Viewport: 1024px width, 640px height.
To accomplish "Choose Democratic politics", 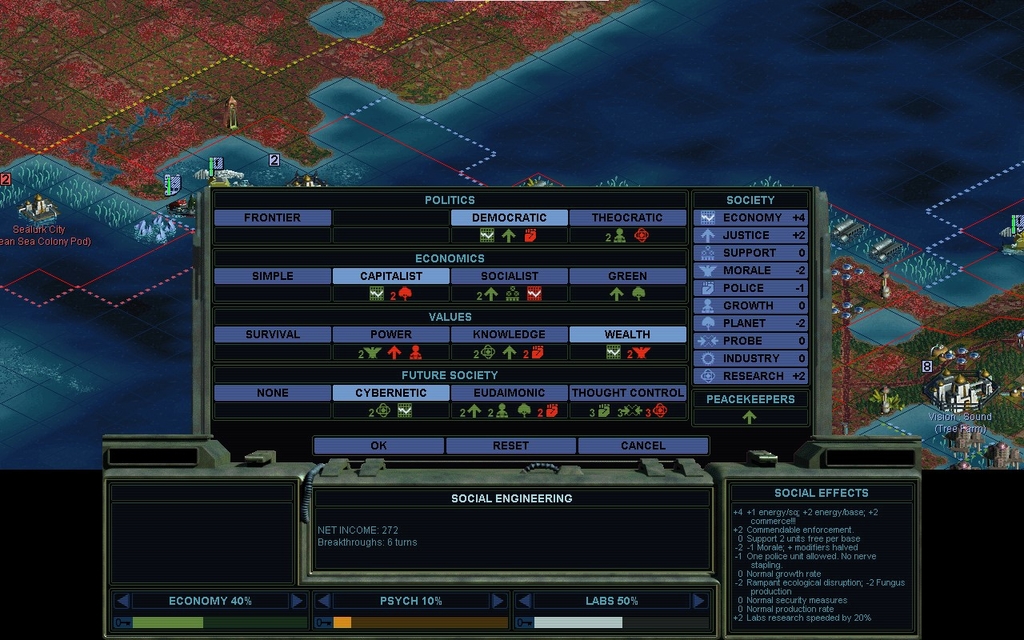I will tap(509, 218).
